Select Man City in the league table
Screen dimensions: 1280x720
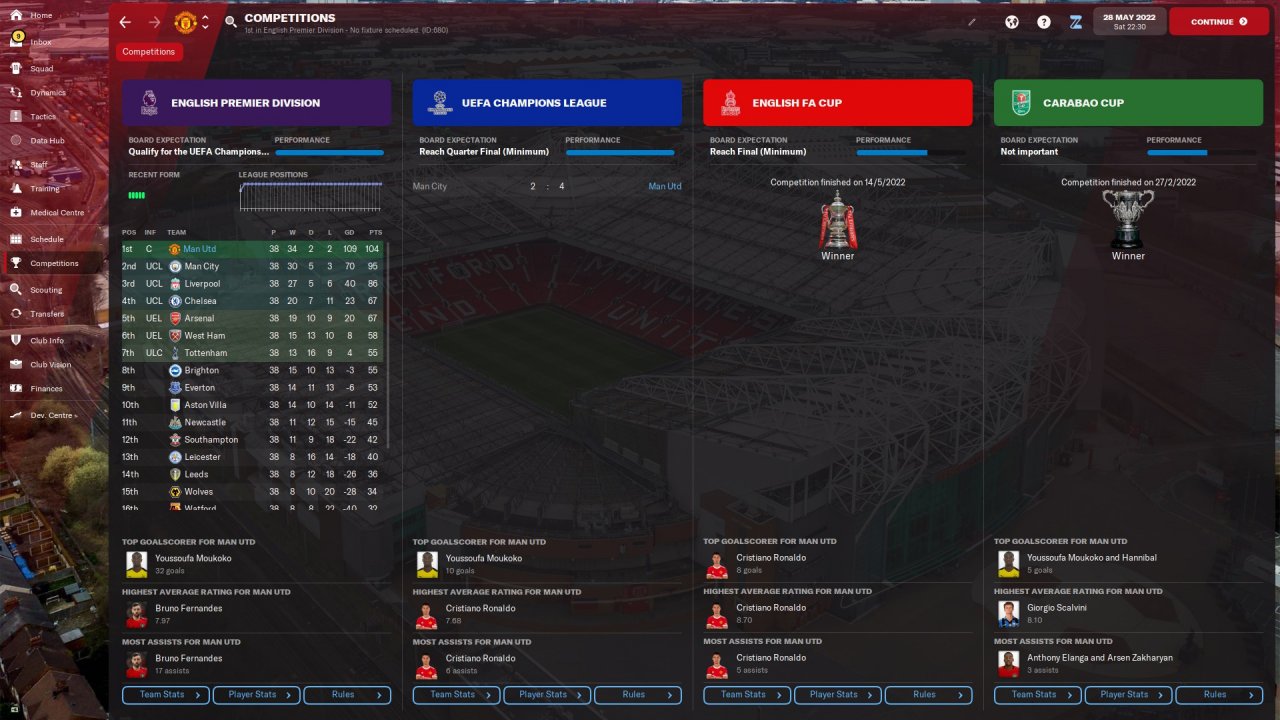click(202, 266)
